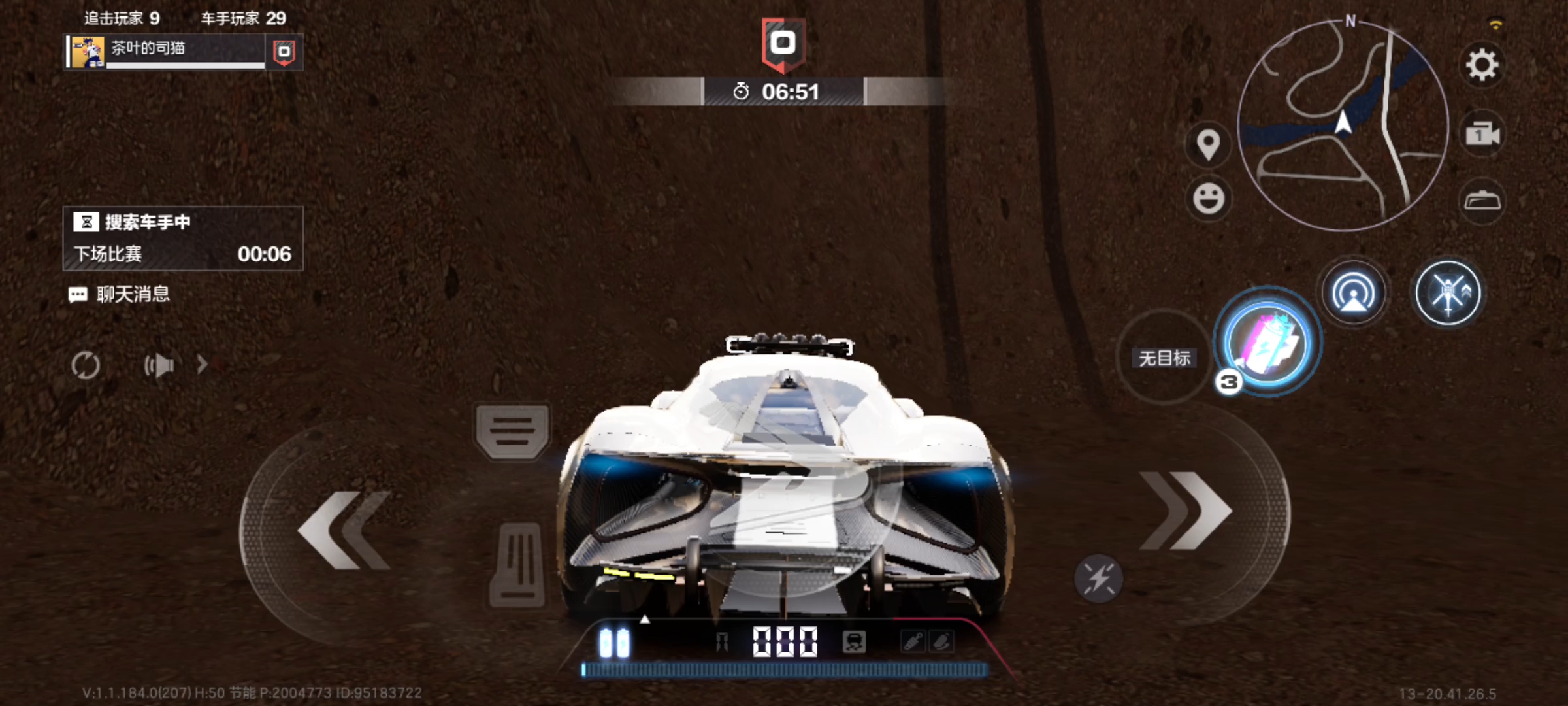Tap the button with three horizontal bars

click(x=512, y=431)
